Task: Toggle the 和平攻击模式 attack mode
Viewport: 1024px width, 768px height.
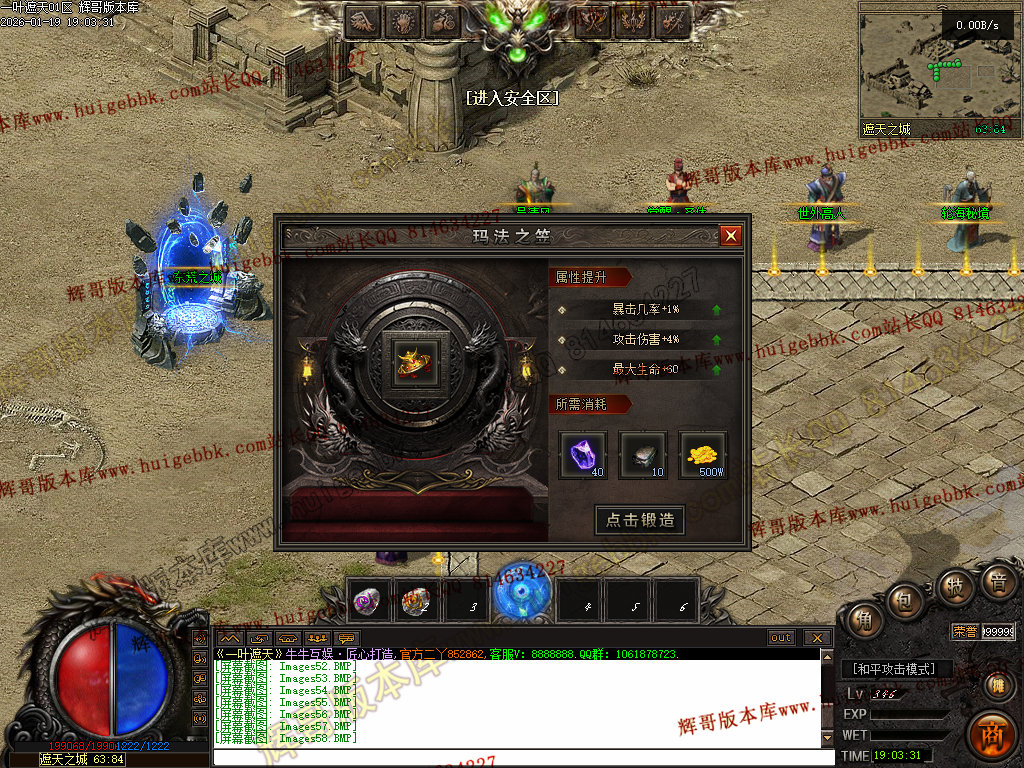Action: click(x=895, y=669)
